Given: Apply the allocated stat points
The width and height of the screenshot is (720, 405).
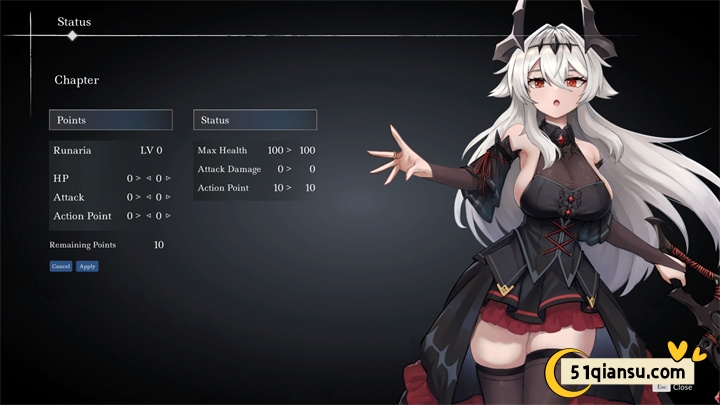Looking at the screenshot, I should pos(87,266).
